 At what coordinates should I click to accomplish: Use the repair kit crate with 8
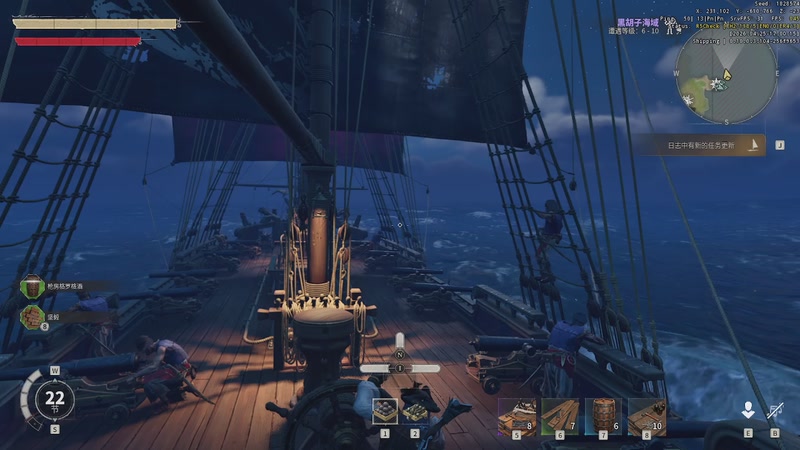pyautogui.click(x=516, y=415)
